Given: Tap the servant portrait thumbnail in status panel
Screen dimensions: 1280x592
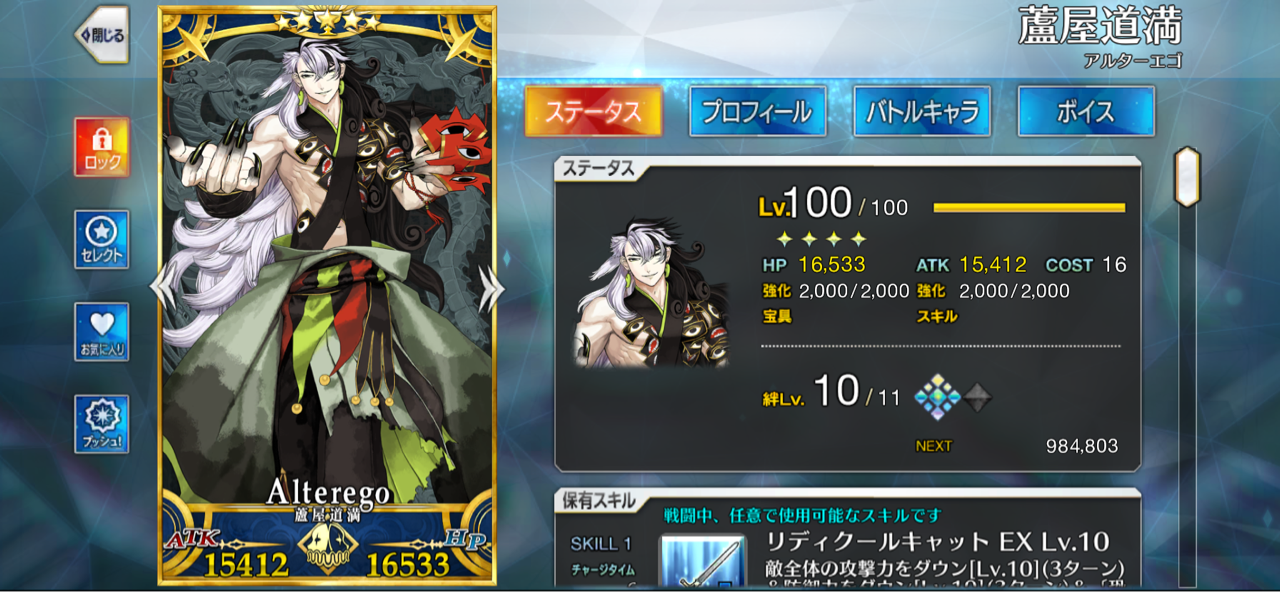Looking at the screenshot, I should click(651, 292).
